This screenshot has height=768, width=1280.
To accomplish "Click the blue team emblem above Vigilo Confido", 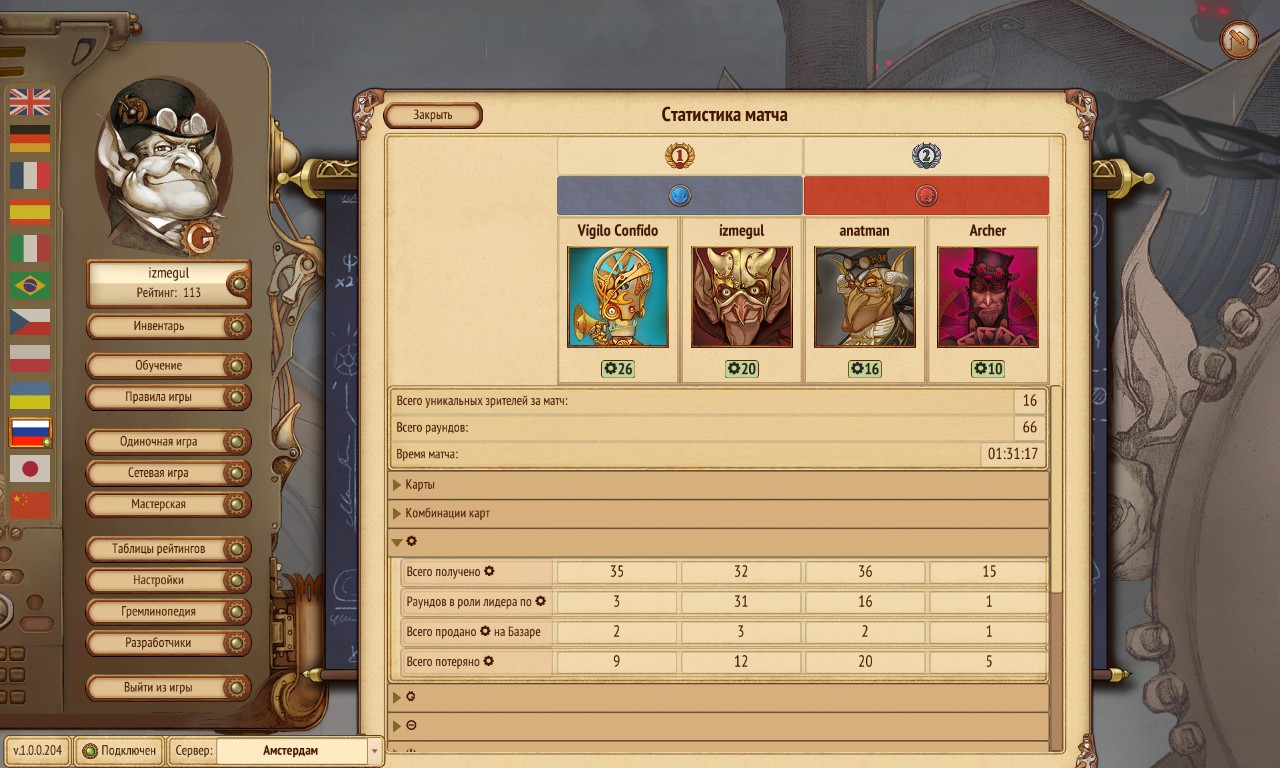I will click(681, 196).
